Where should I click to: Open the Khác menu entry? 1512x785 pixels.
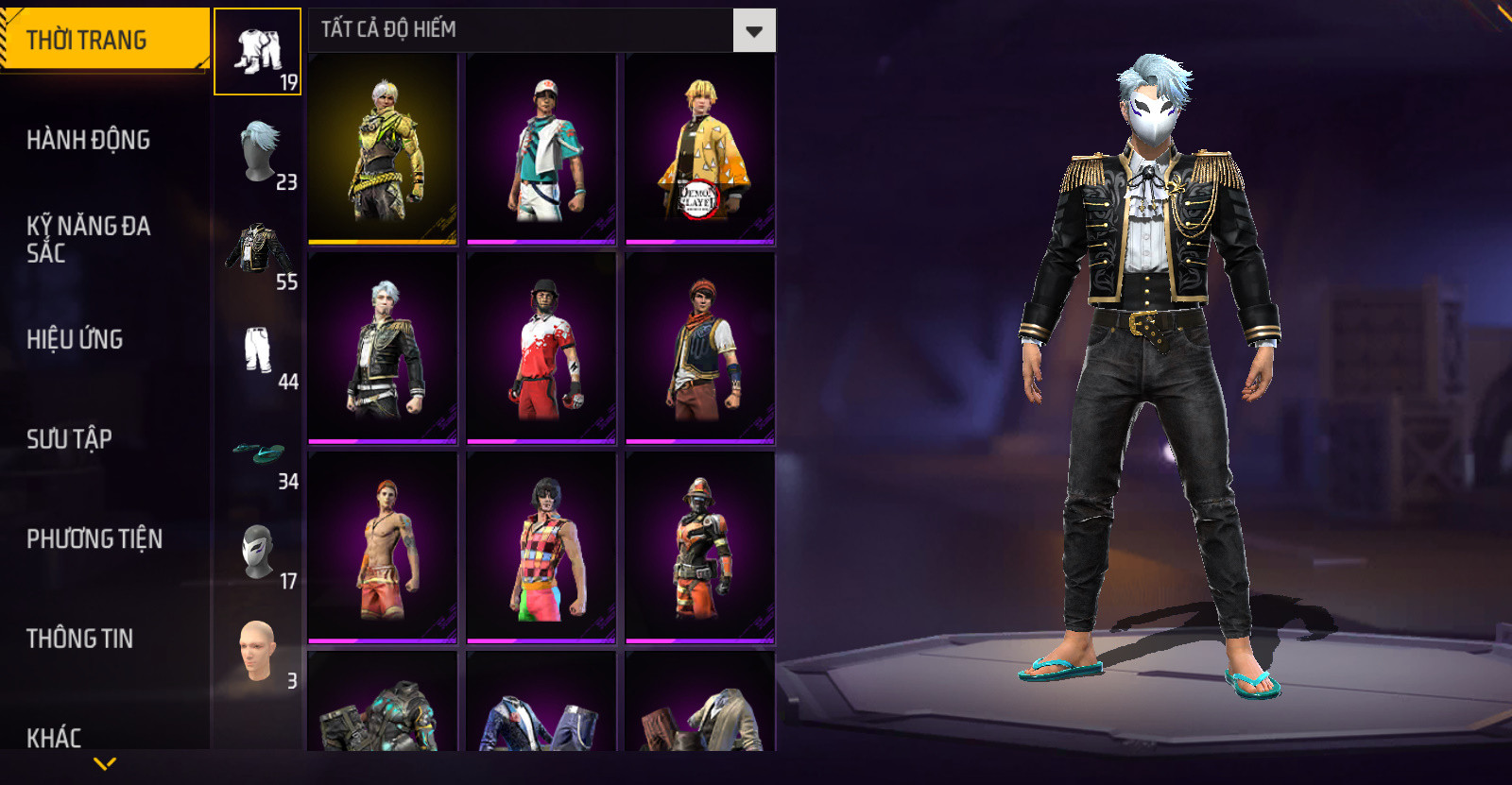[54, 737]
